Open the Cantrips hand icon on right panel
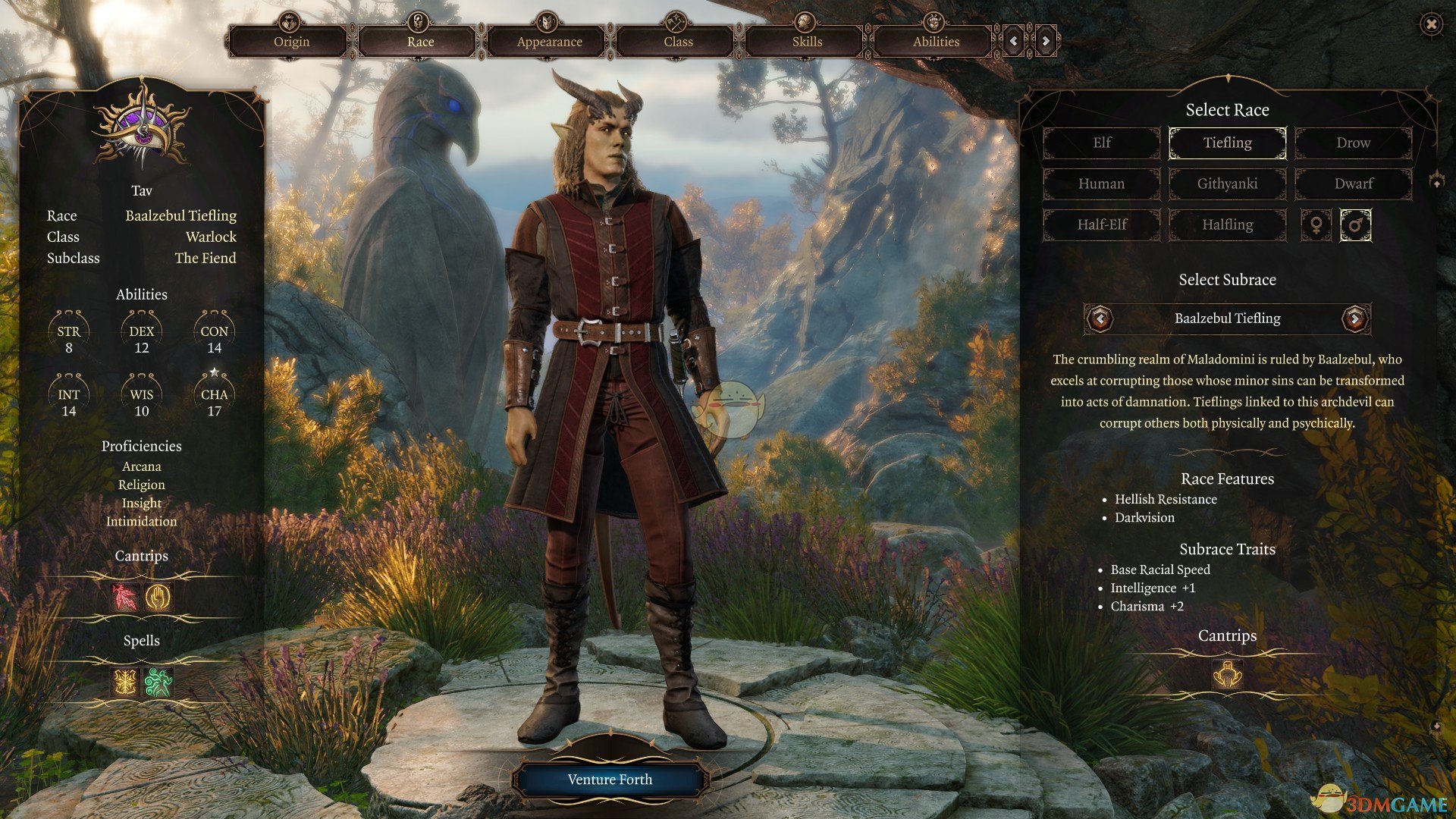This screenshot has width=1456, height=819. coord(1227,675)
